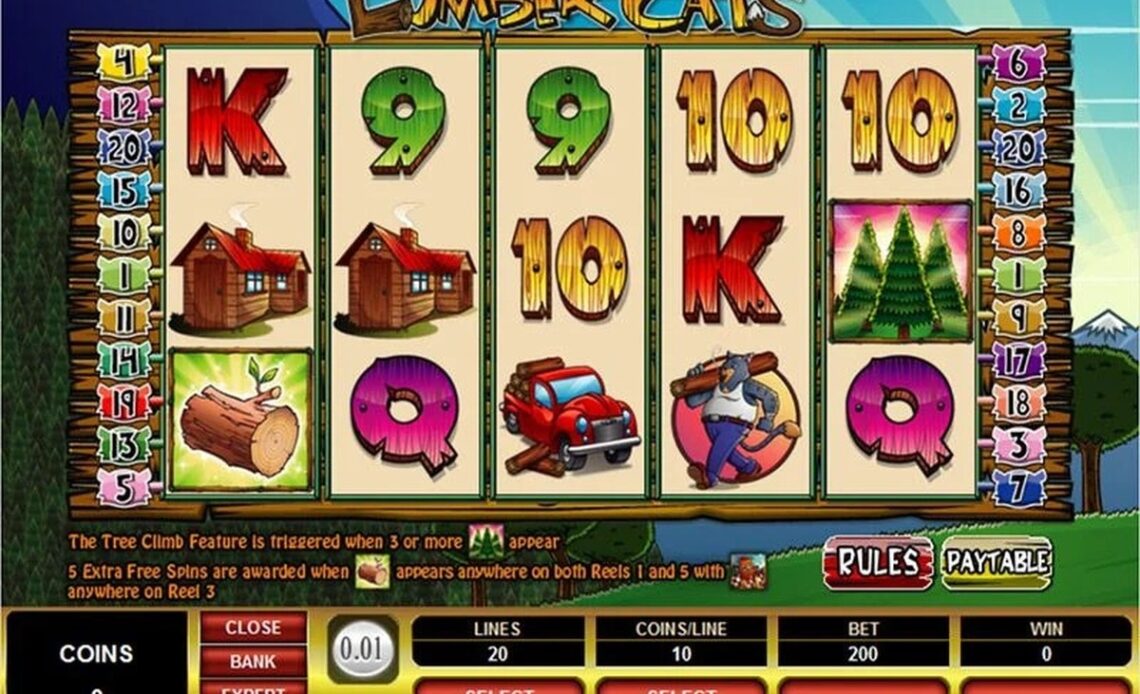1140x694 pixels.
Task: Activate payline tag number 15
Action: (124, 190)
